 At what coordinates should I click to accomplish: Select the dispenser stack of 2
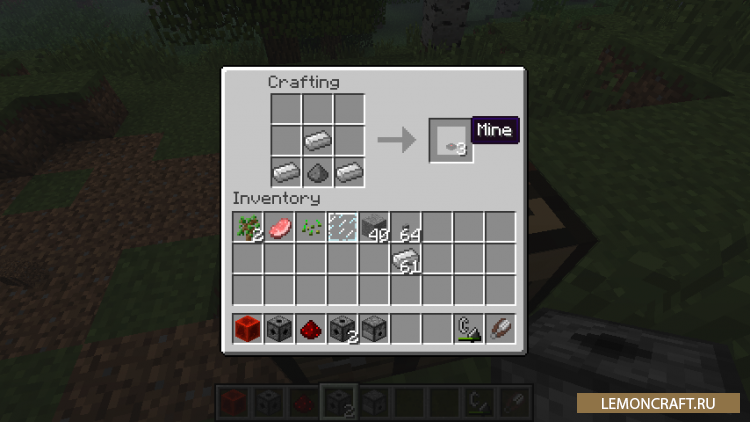click(x=342, y=327)
